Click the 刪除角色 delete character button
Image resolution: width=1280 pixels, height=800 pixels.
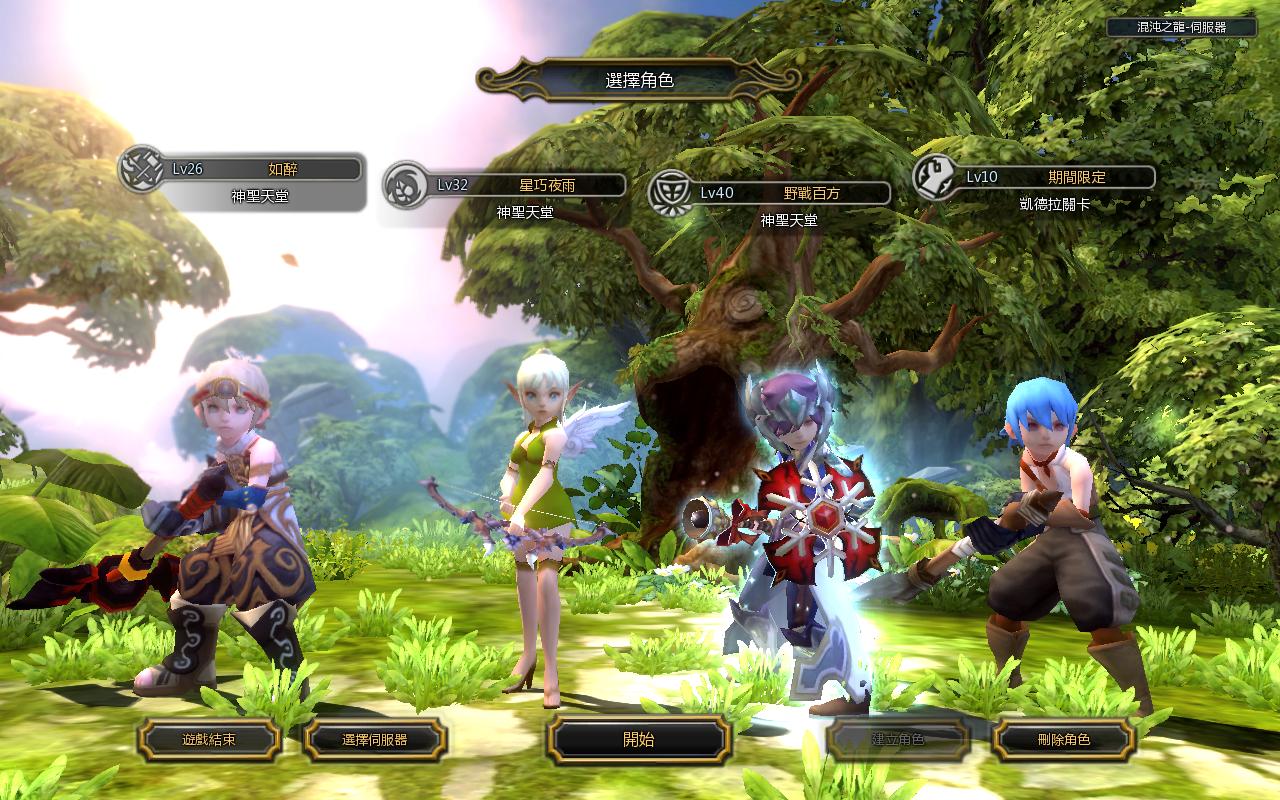(x=1064, y=740)
